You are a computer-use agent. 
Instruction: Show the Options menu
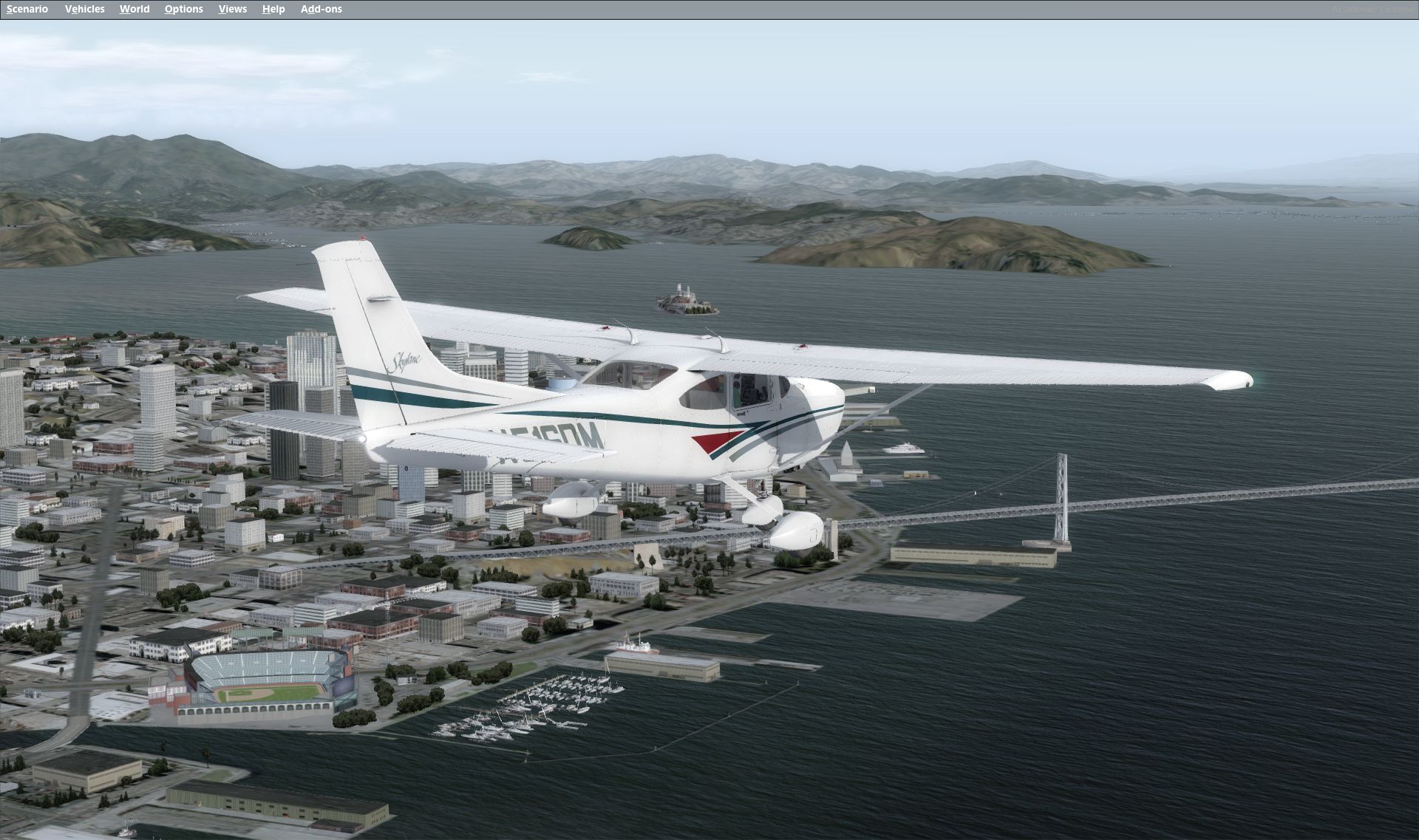tap(183, 9)
